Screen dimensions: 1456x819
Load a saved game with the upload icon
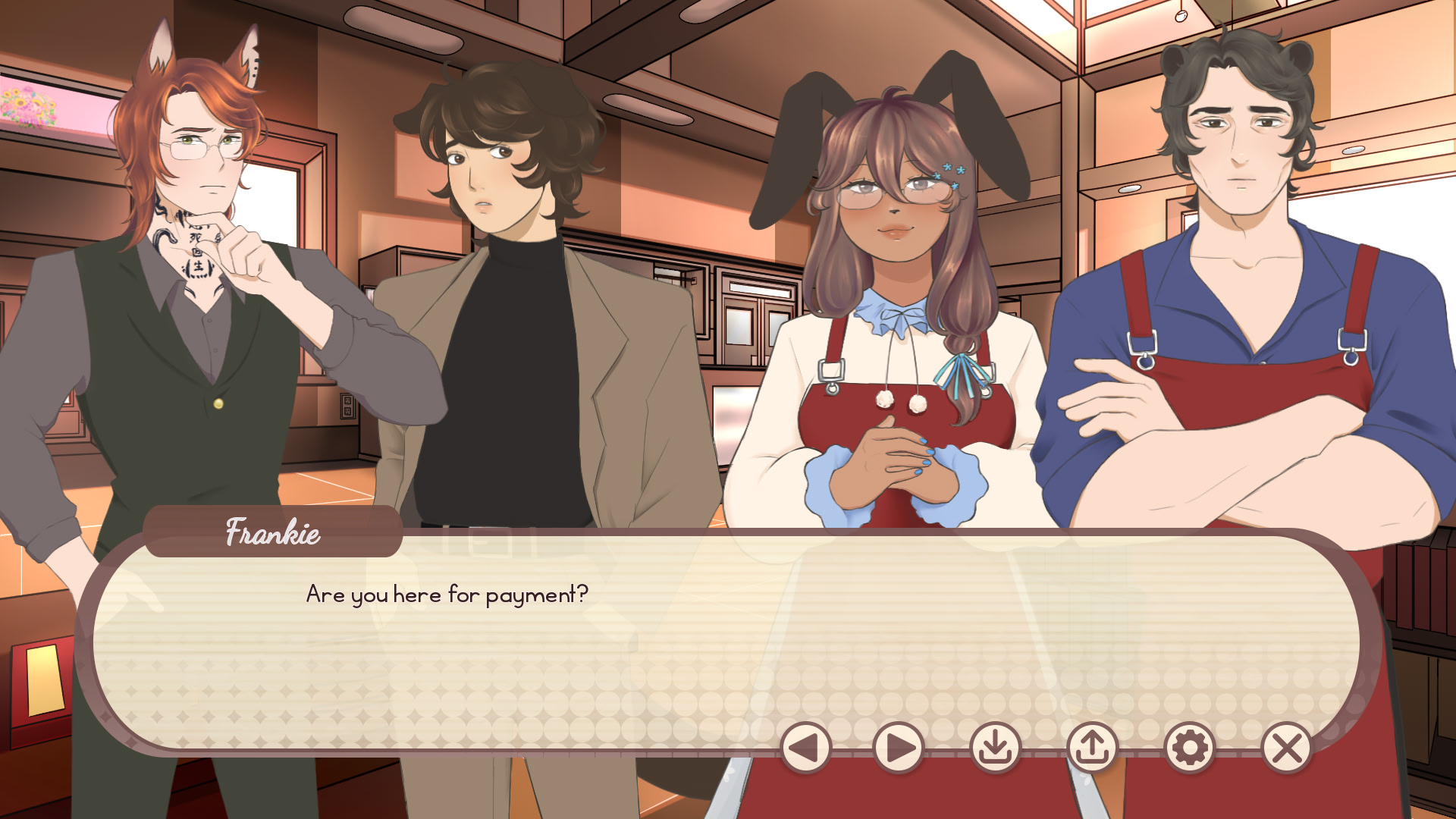pyautogui.click(x=1092, y=747)
